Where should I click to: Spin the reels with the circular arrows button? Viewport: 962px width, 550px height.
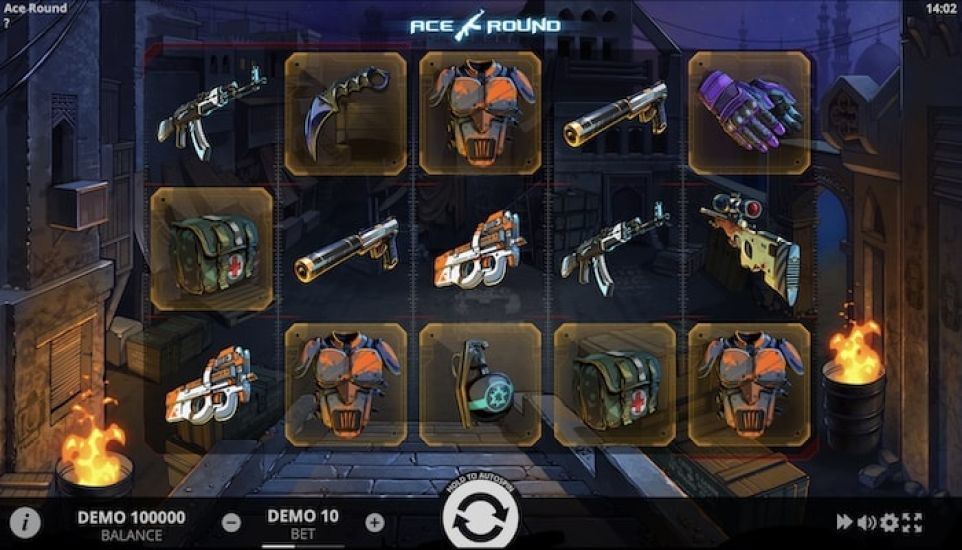(481, 520)
